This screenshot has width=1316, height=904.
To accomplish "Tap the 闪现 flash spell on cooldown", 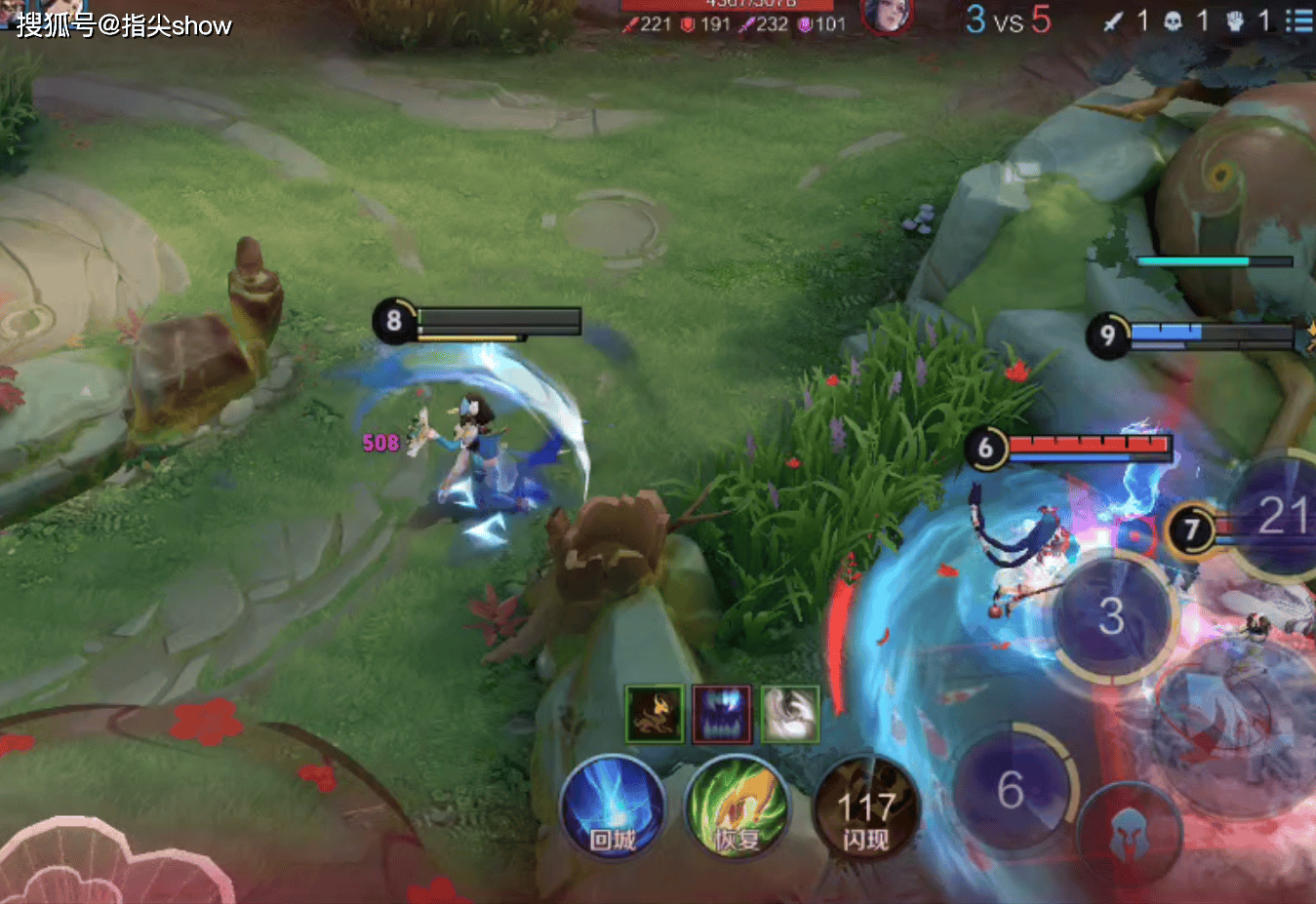I will coord(865,808).
